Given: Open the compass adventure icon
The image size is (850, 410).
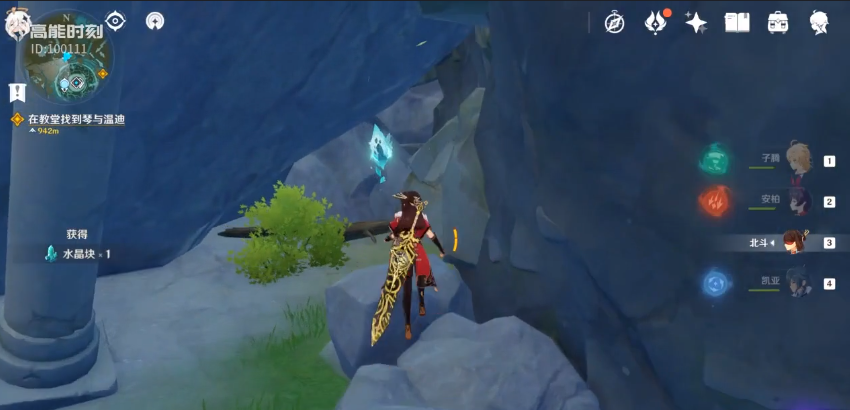Looking at the screenshot, I should coord(614,22).
